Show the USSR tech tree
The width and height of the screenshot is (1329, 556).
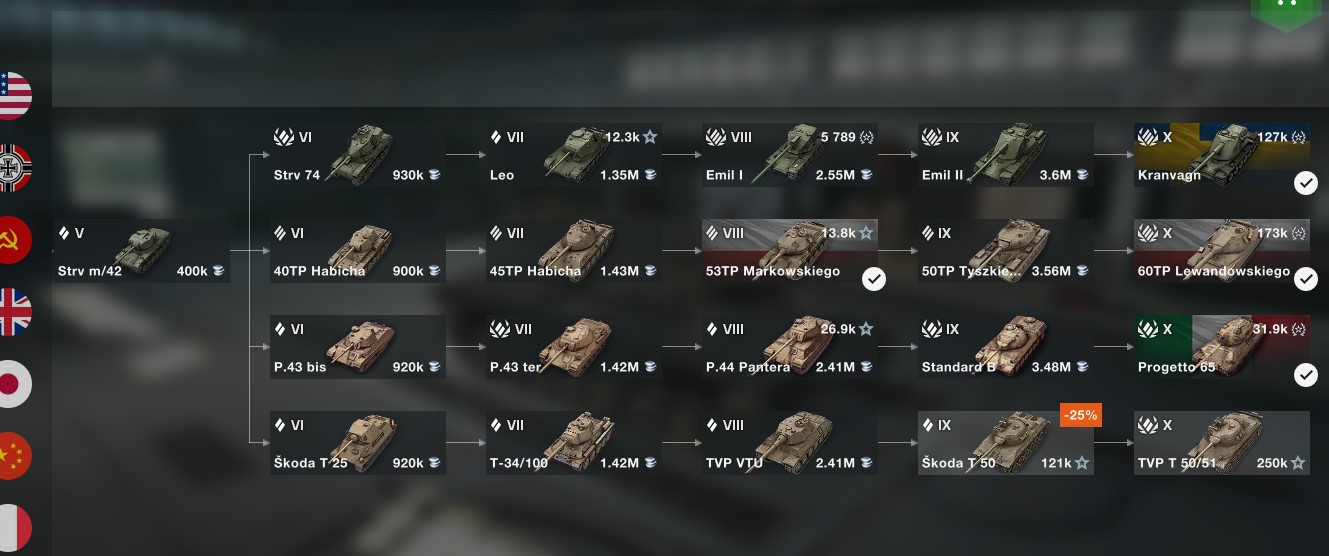[13, 240]
